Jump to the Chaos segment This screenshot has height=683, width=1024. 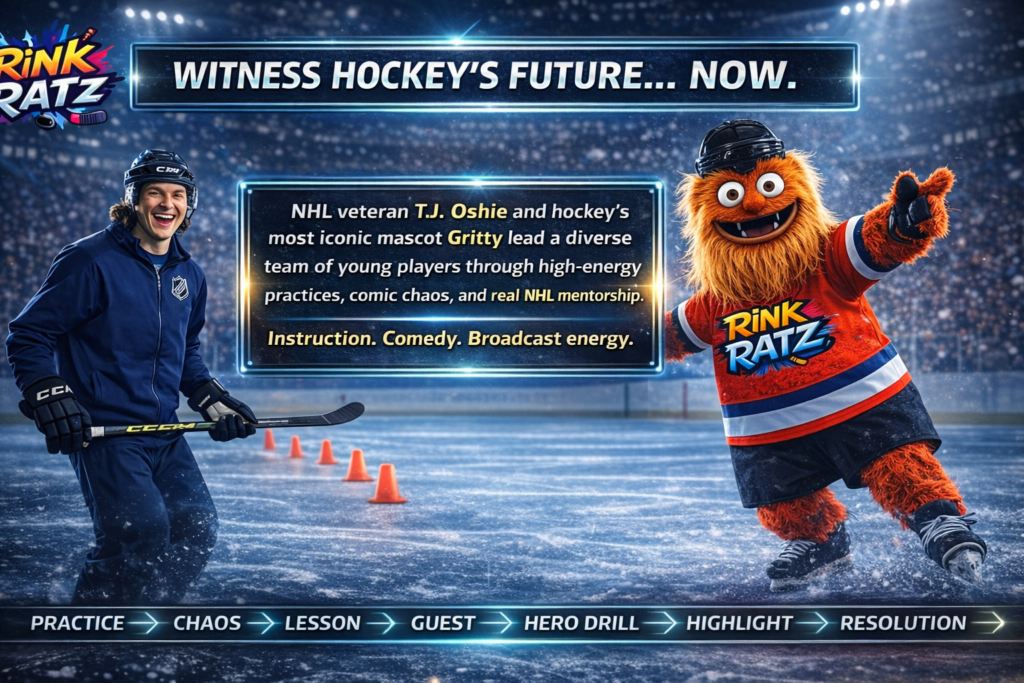tap(207, 623)
